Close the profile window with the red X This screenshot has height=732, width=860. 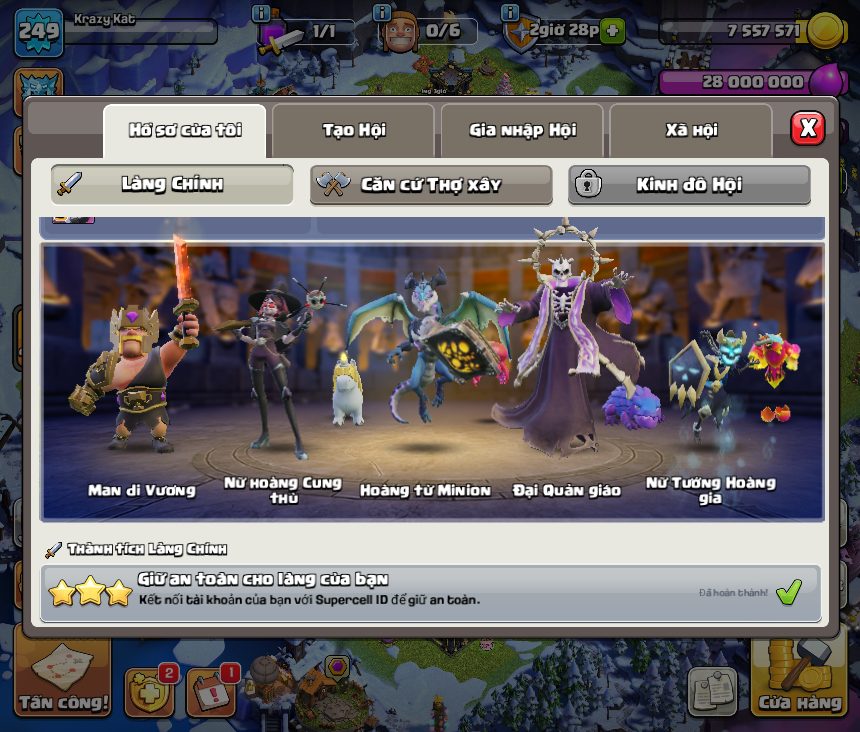tap(807, 128)
